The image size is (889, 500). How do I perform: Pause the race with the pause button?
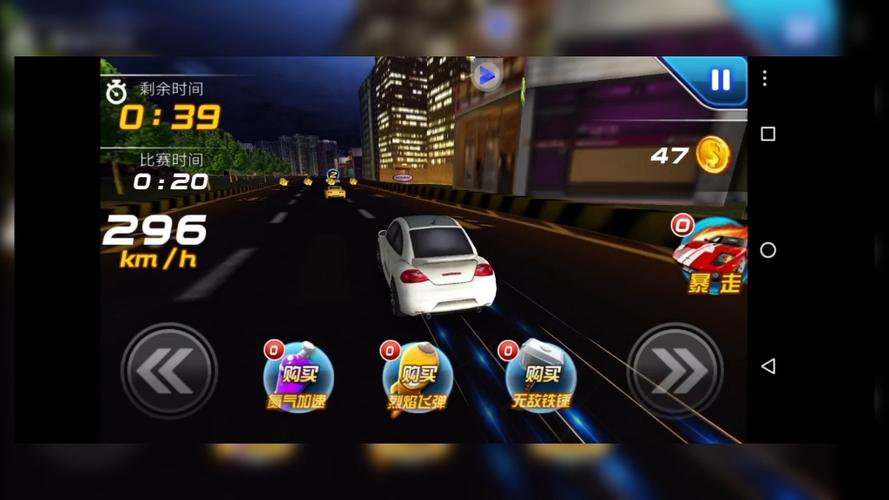pyautogui.click(x=720, y=80)
